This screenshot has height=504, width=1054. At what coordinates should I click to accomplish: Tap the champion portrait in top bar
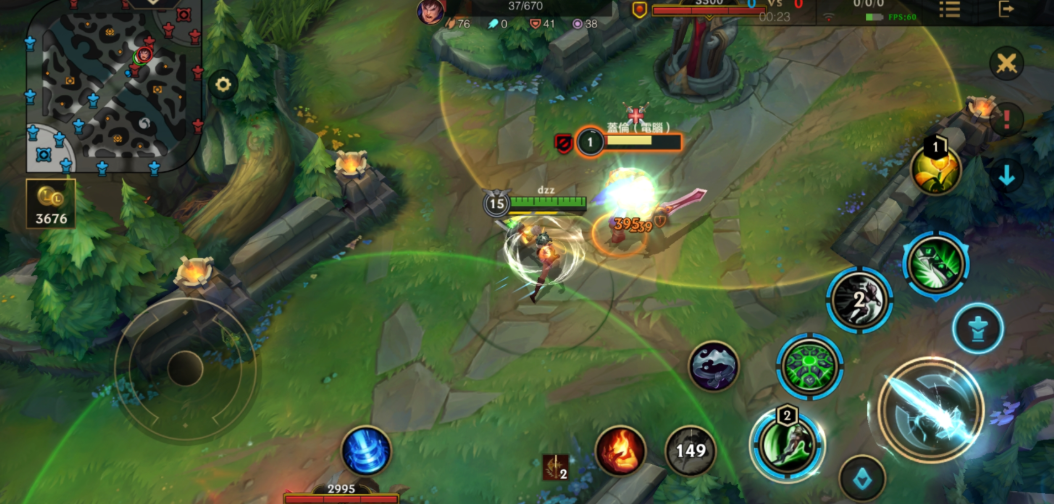[432, 10]
